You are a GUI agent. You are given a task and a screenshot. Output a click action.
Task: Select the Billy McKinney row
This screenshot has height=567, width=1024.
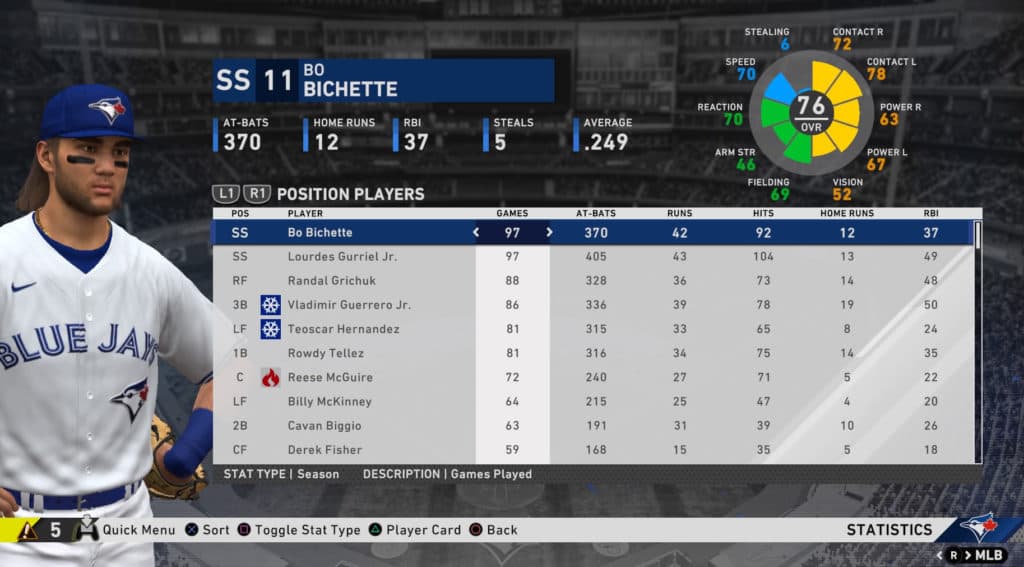click(x=329, y=401)
